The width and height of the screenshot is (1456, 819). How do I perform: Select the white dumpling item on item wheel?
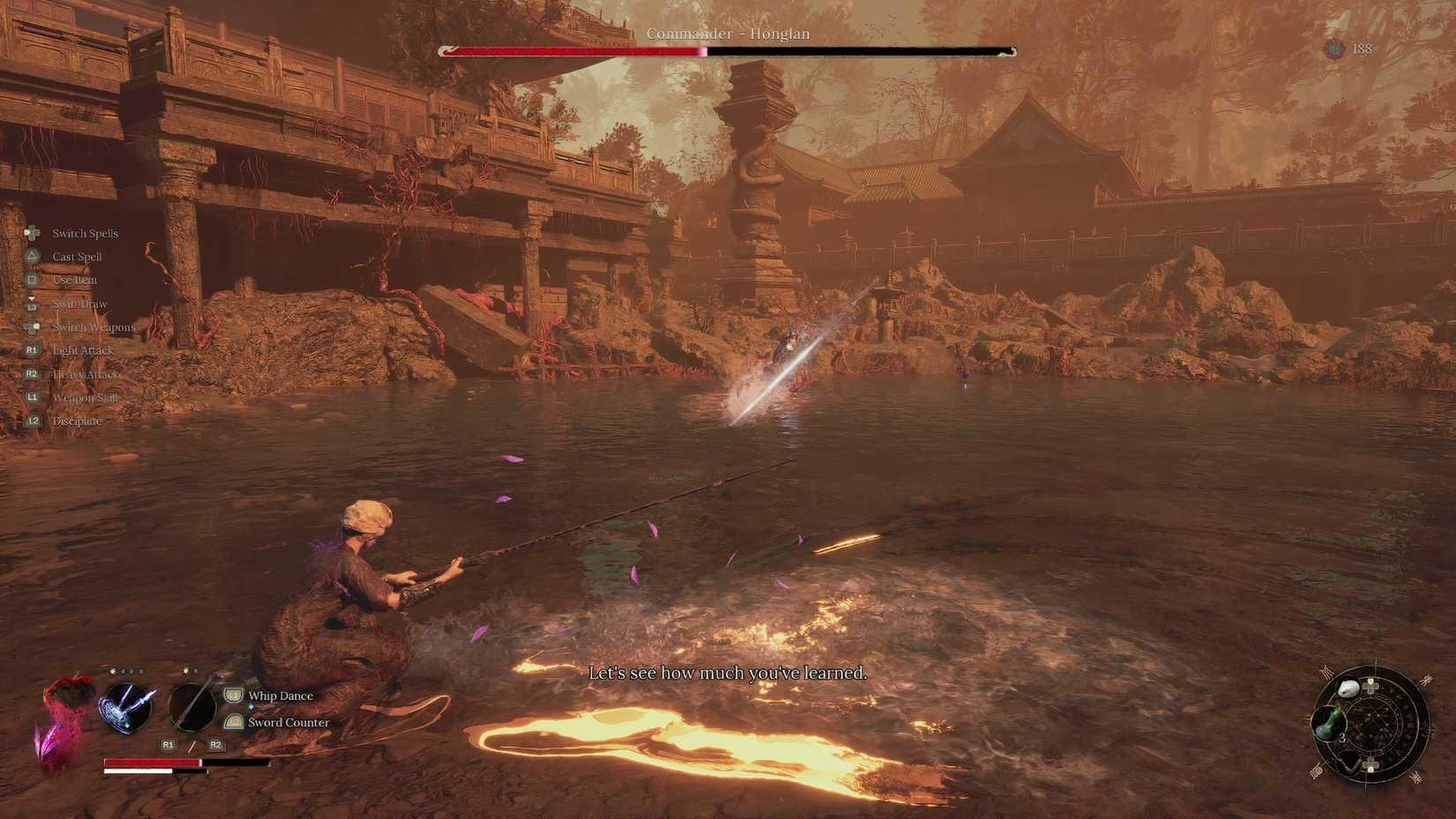point(1348,688)
